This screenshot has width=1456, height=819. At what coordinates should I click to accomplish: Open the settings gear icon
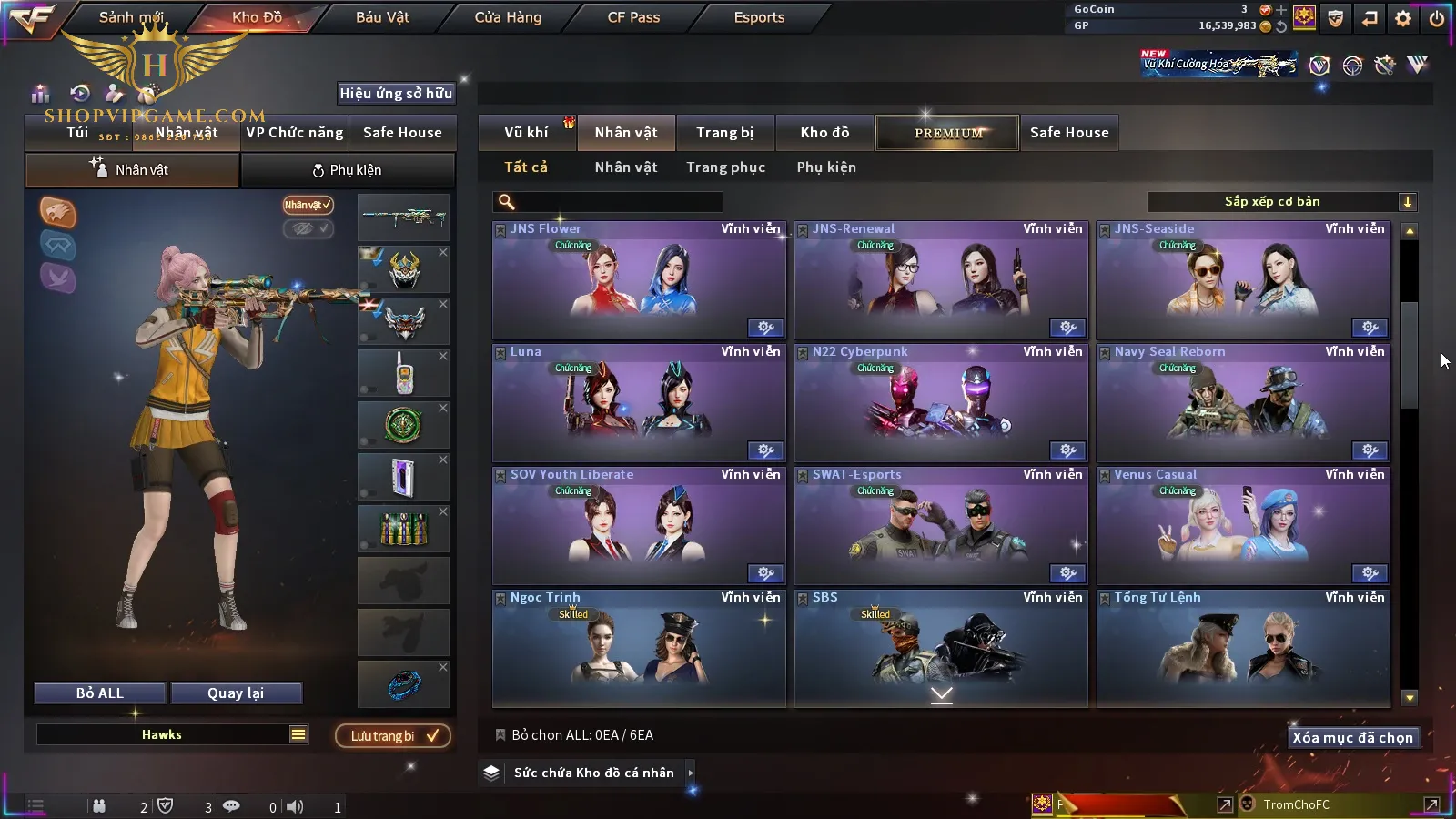click(x=1403, y=18)
